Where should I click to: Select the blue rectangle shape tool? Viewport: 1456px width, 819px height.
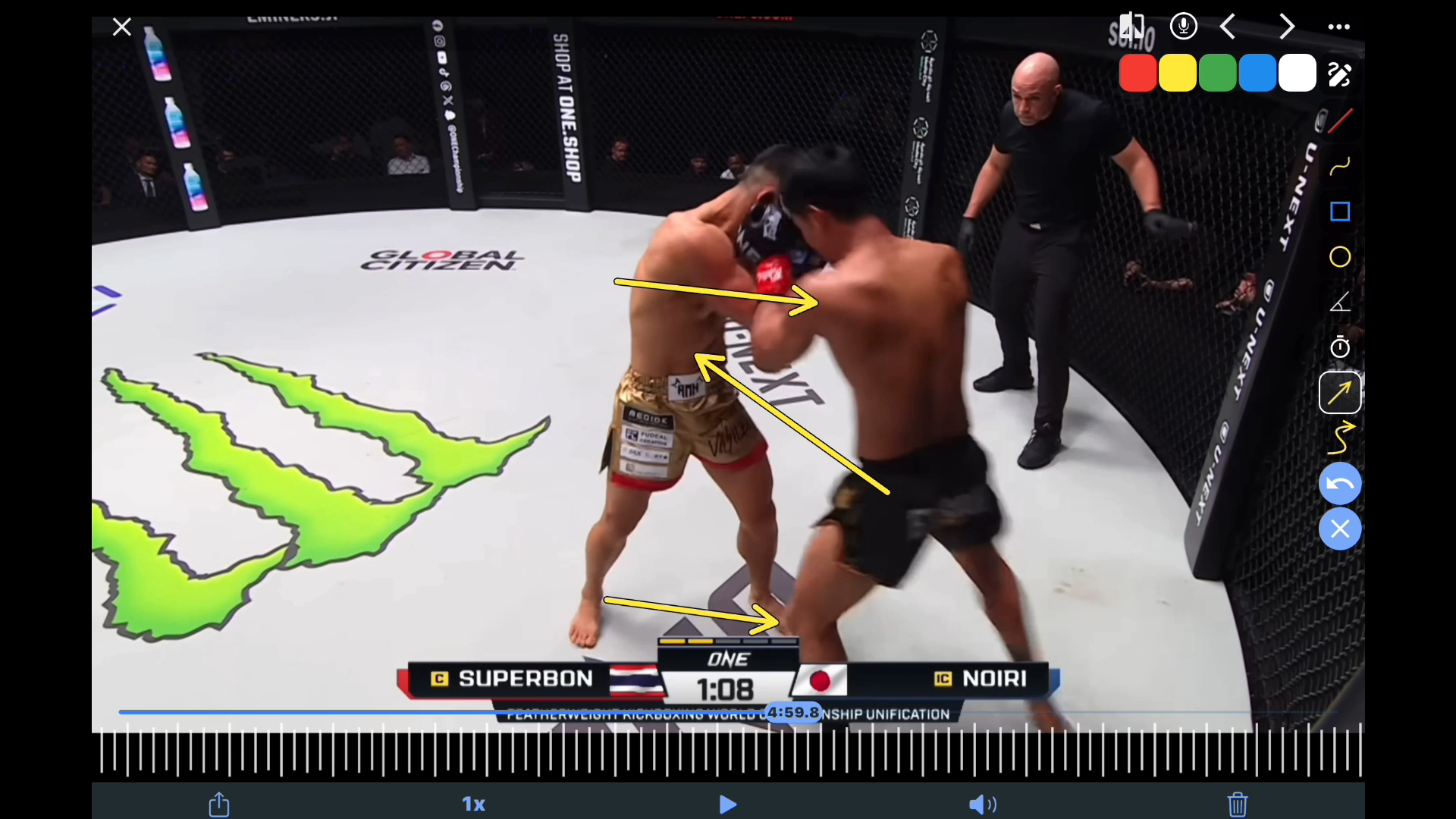point(1340,212)
